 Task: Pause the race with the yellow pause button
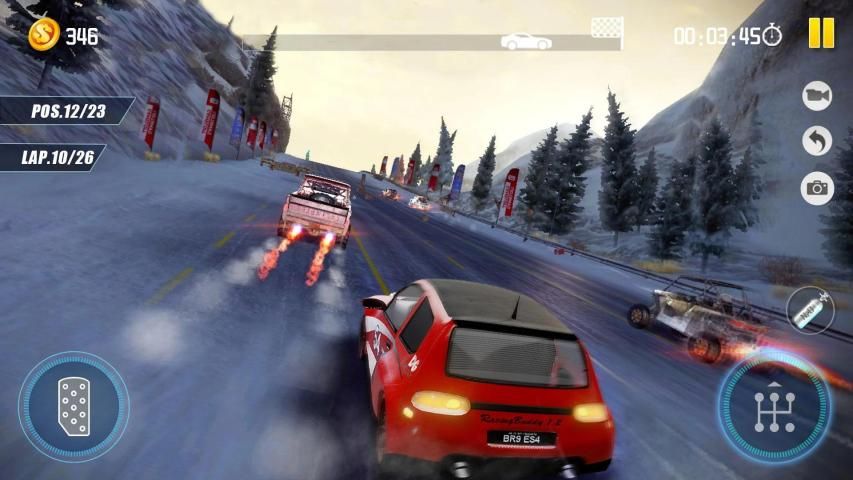[821, 33]
